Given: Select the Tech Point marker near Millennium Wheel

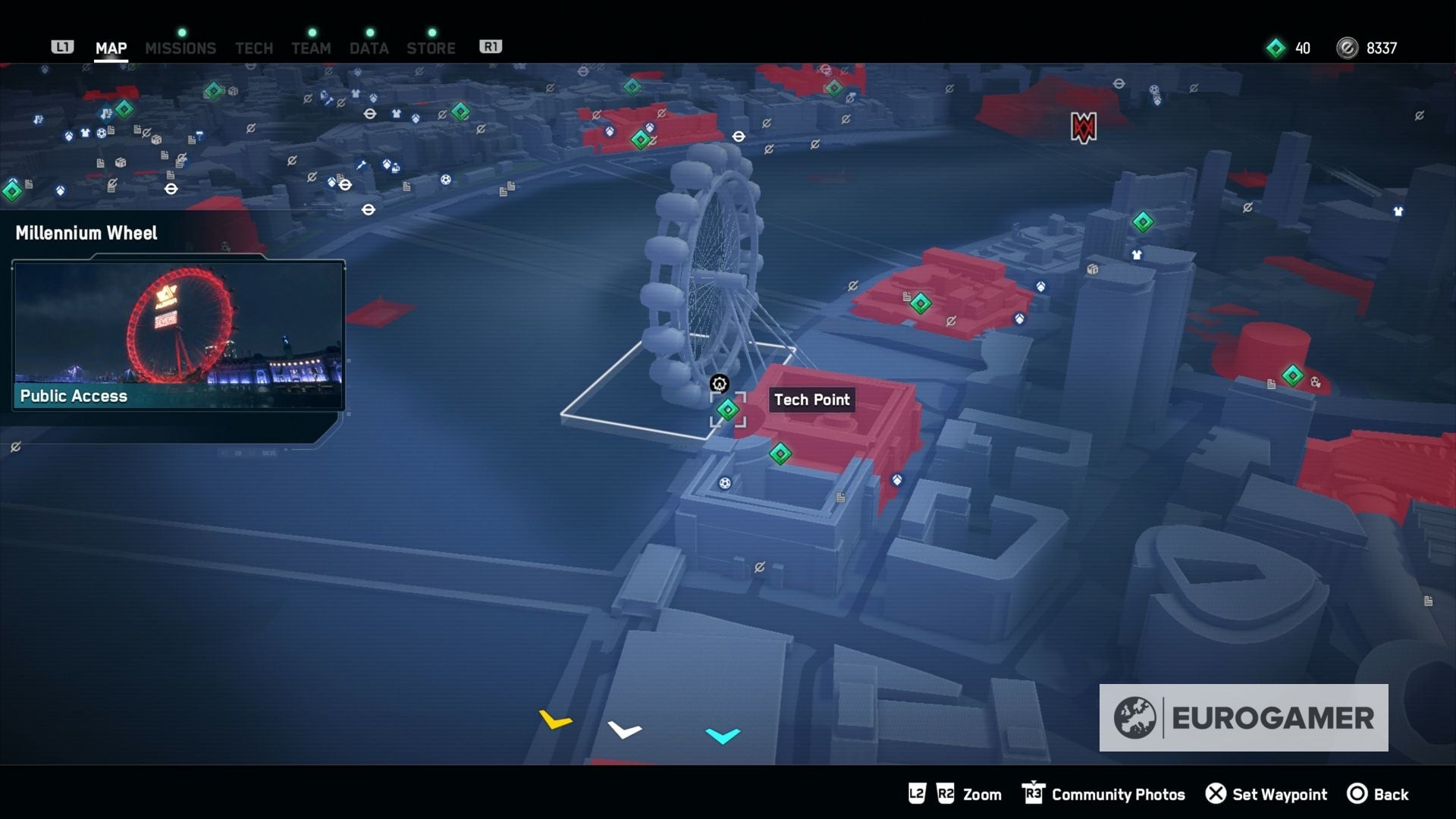Looking at the screenshot, I should 729,409.
